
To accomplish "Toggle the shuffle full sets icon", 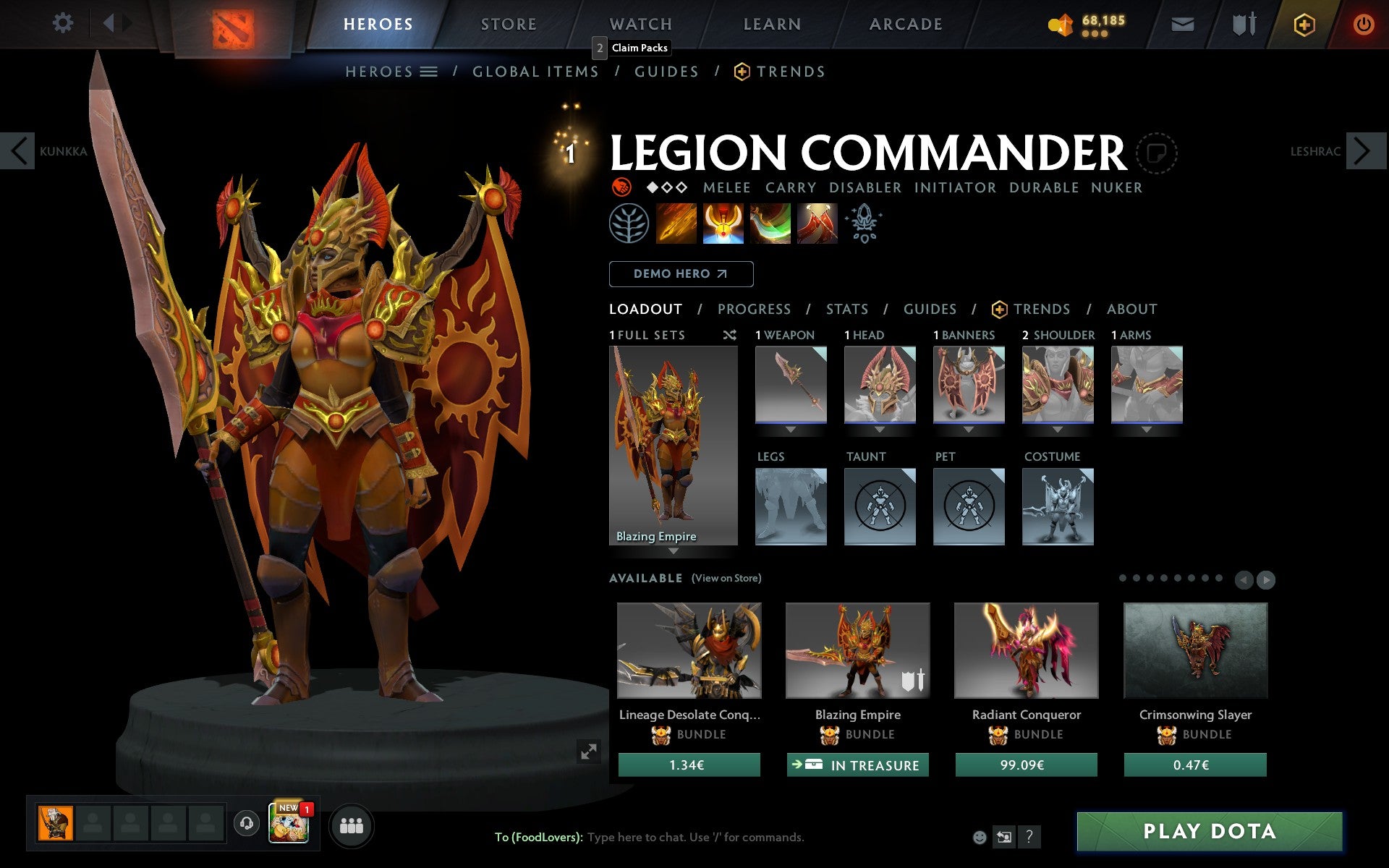I will 729,335.
